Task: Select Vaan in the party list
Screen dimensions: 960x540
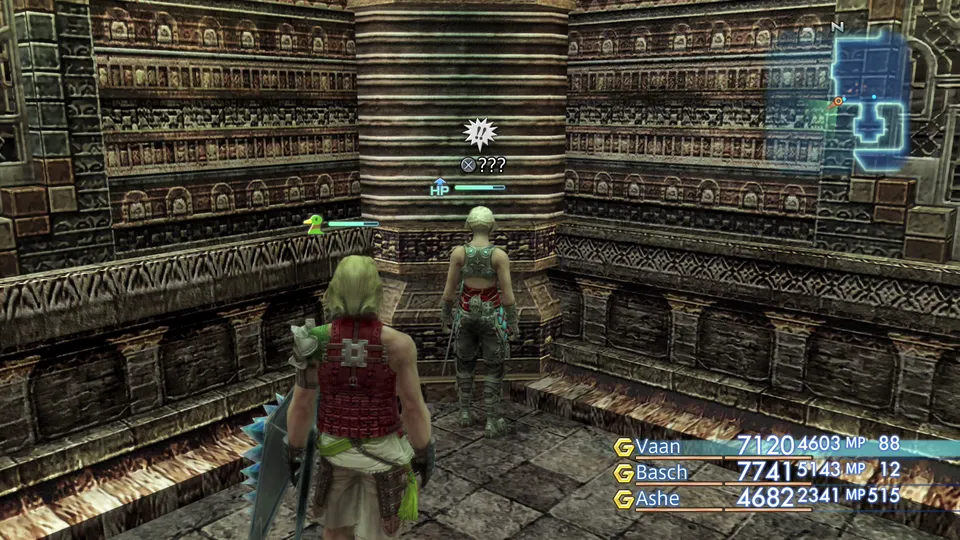Action: click(x=660, y=446)
